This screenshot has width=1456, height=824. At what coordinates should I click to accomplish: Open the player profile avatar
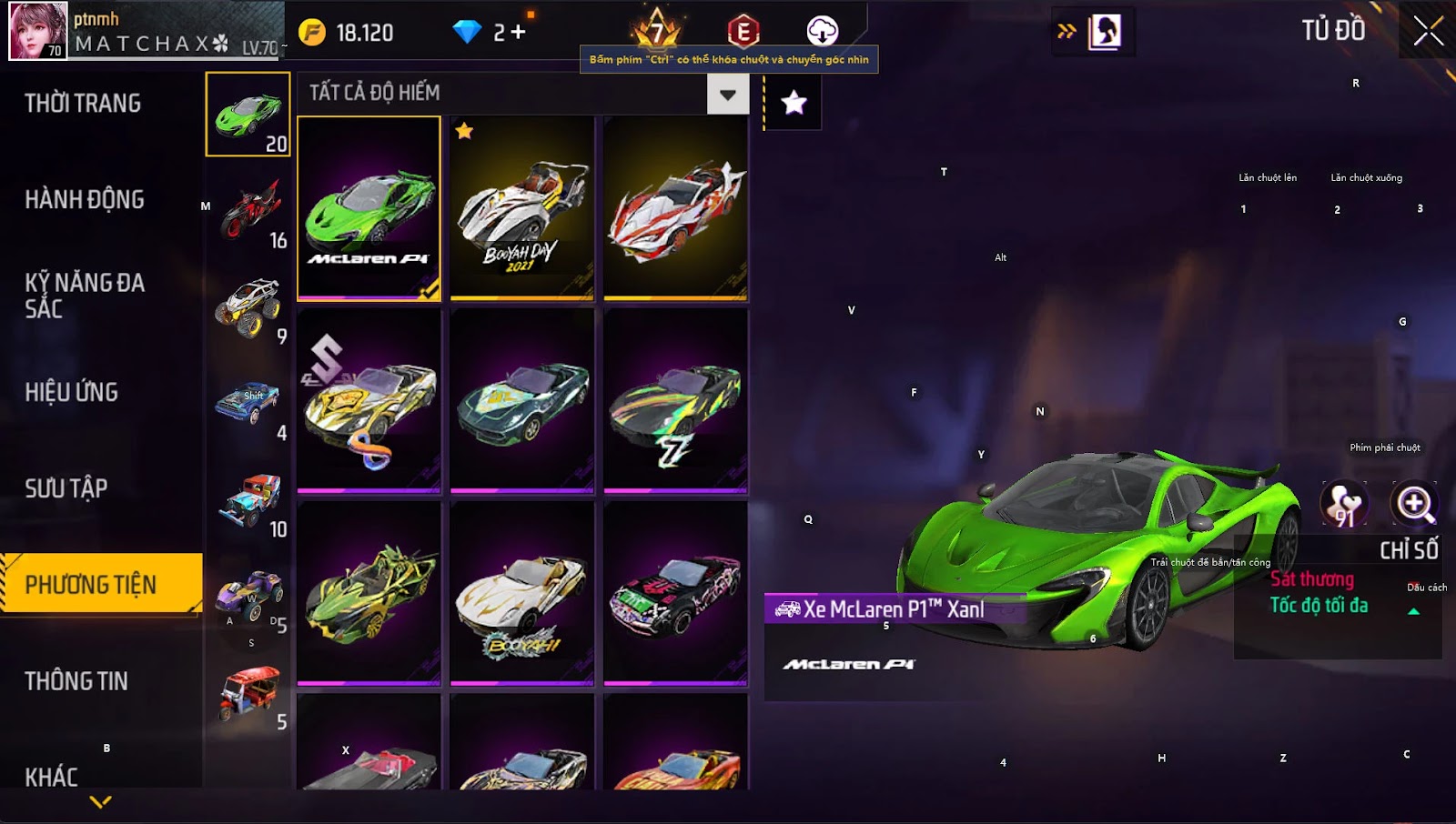tap(38, 31)
